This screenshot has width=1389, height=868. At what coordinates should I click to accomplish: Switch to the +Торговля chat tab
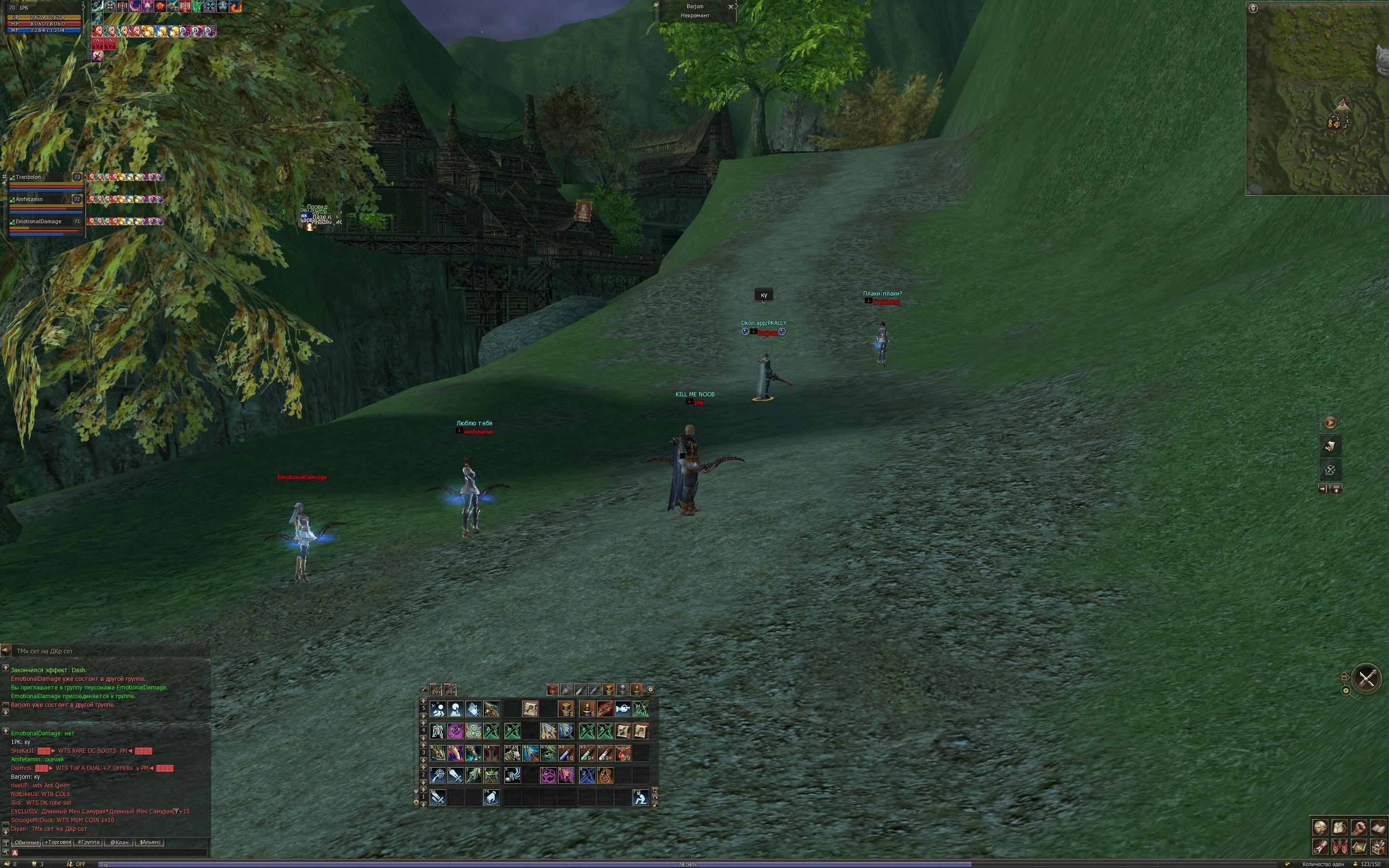(57, 842)
